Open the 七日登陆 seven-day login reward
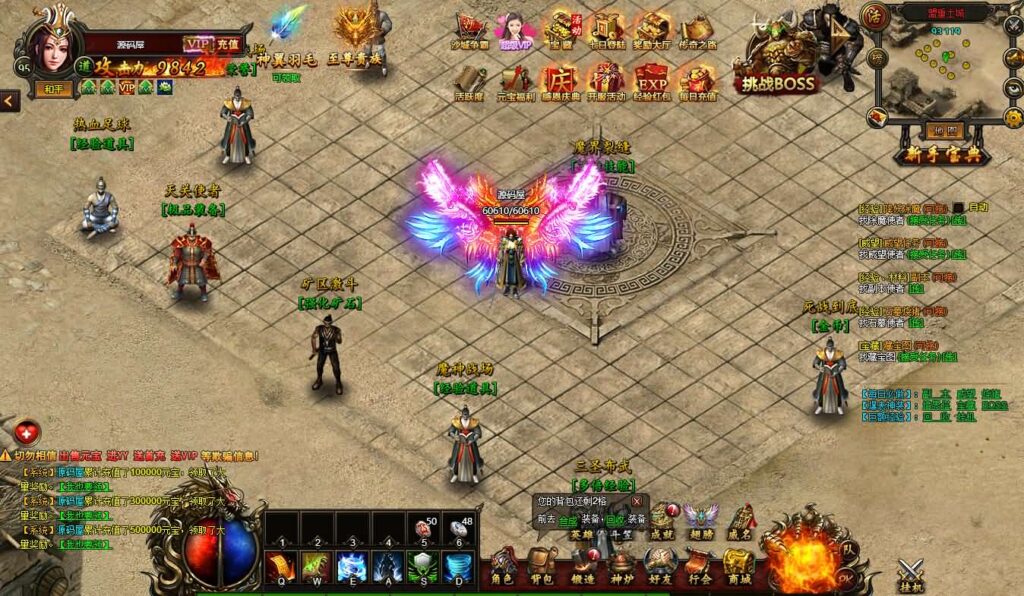This screenshot has width=1024, height=596. [606, 30]
